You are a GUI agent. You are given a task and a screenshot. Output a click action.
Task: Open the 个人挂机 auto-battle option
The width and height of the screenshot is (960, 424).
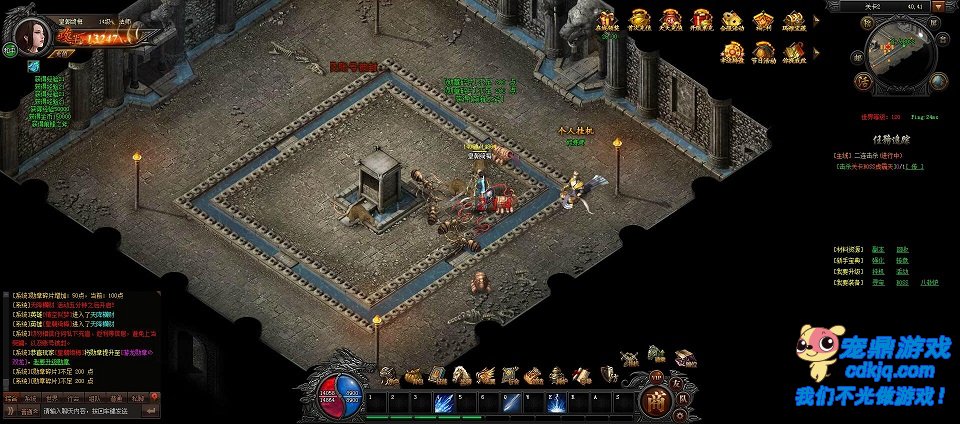(x=575, y=131)
